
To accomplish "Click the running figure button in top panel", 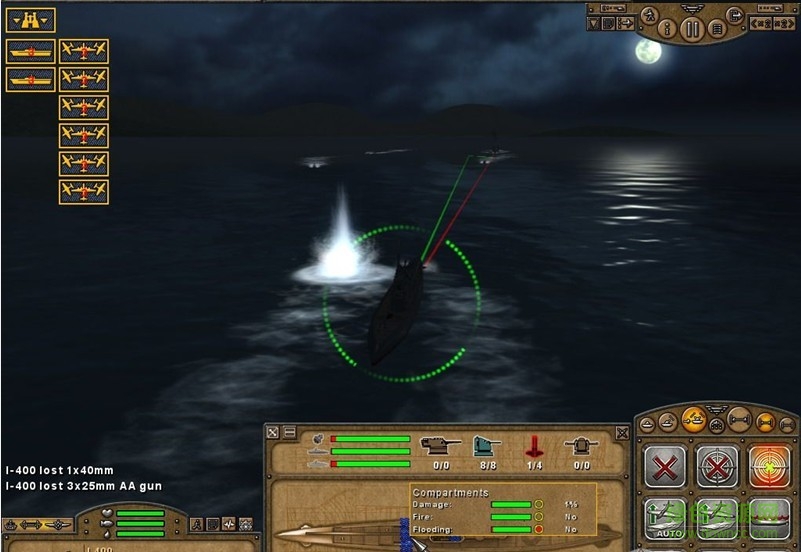I will (x=648, y=14).
